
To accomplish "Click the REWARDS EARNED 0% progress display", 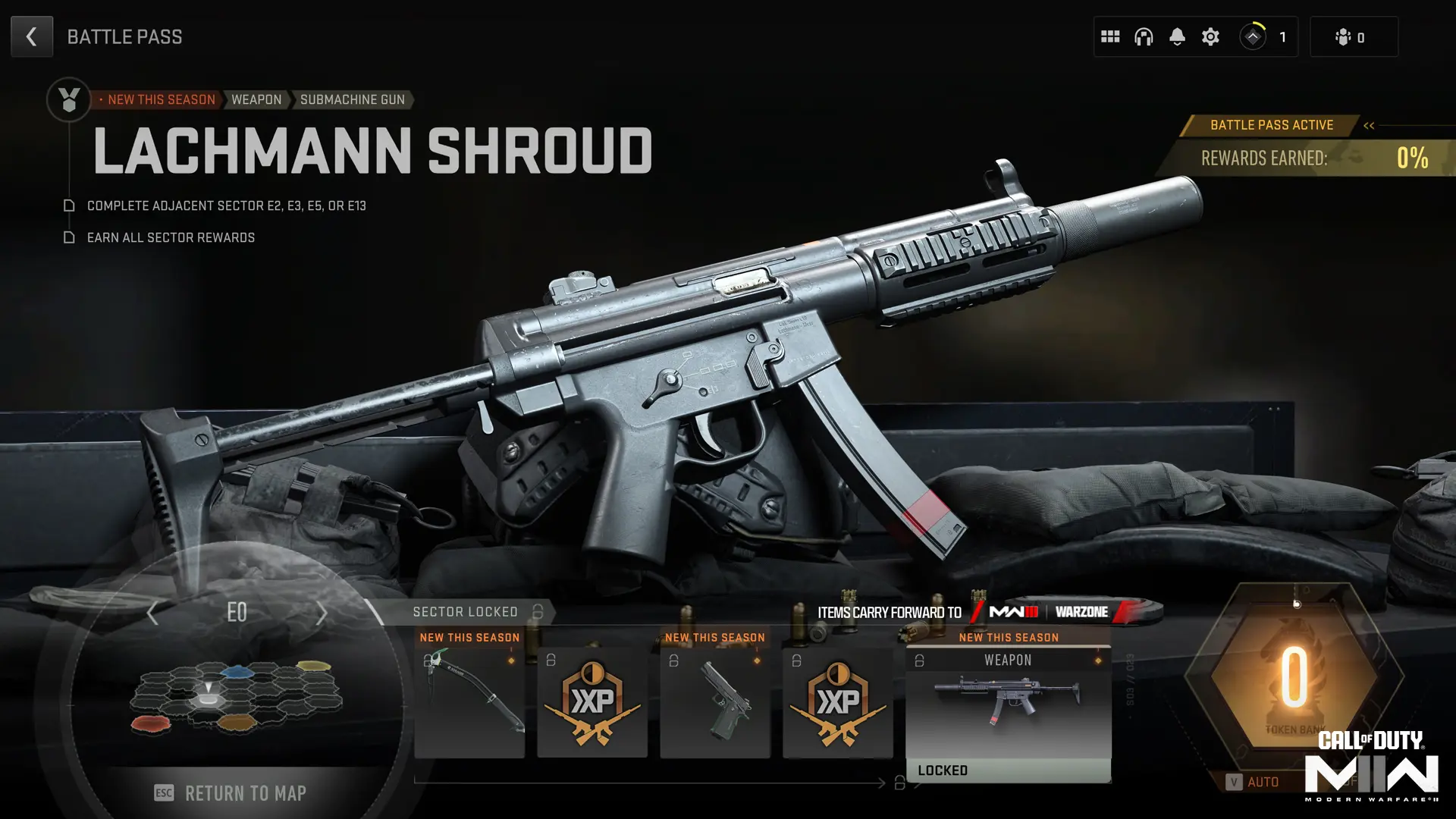I will 1319,158.
